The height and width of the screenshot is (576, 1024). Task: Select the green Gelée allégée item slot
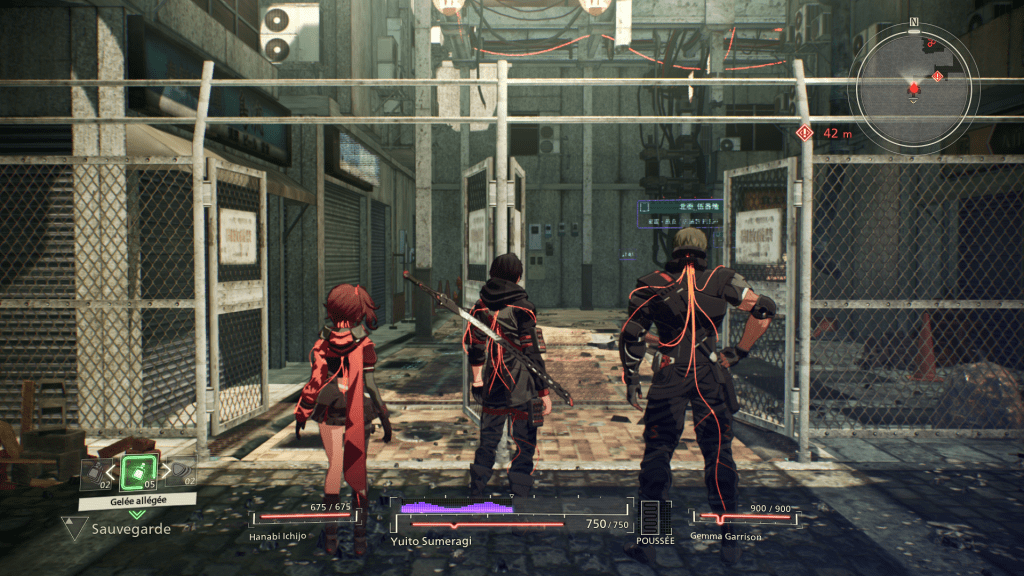[137, 473]
